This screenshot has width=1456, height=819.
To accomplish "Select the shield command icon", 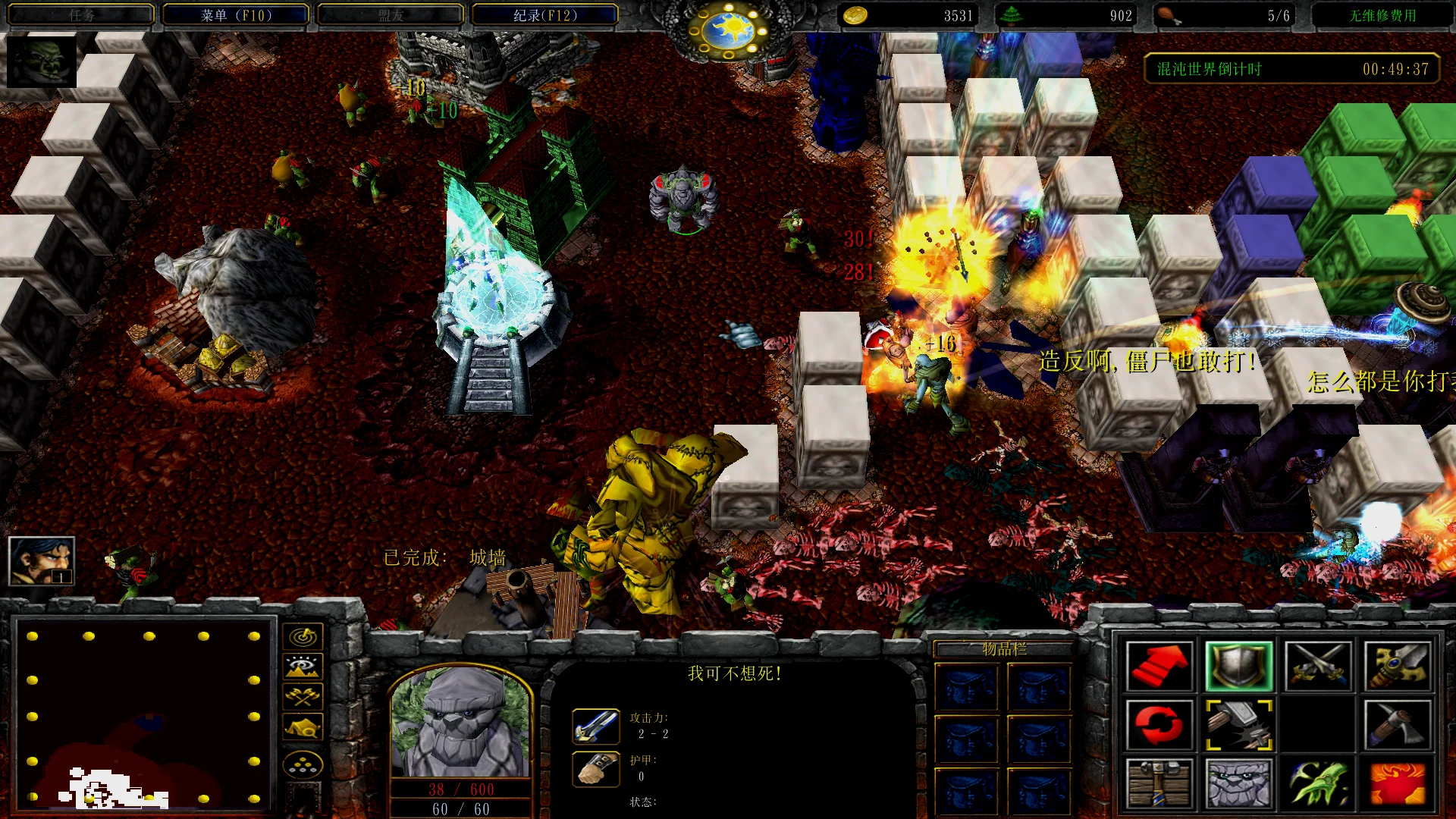I will point(1238,666).
